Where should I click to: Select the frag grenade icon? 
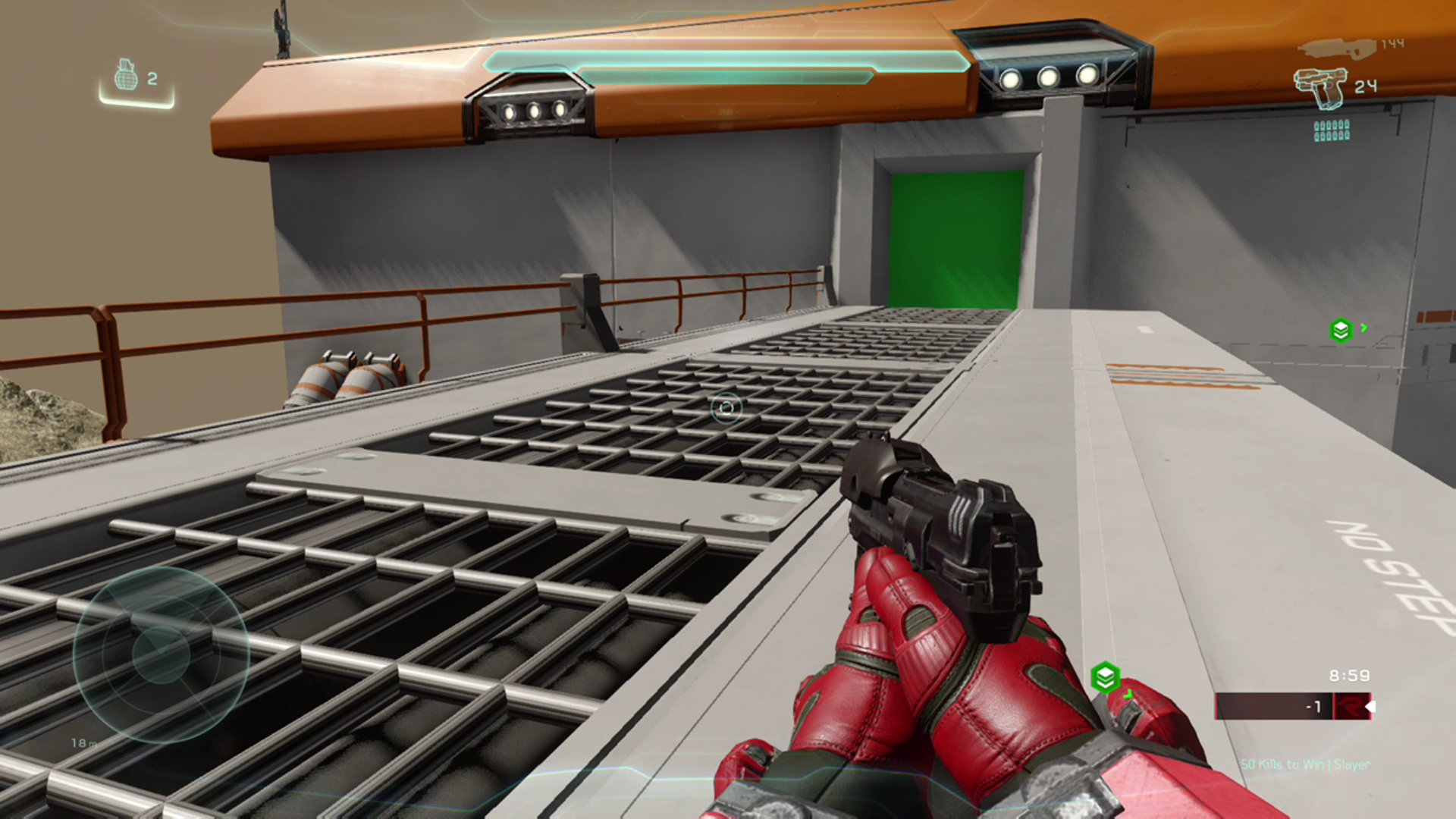pyautogui.click(x=126, y=76)
